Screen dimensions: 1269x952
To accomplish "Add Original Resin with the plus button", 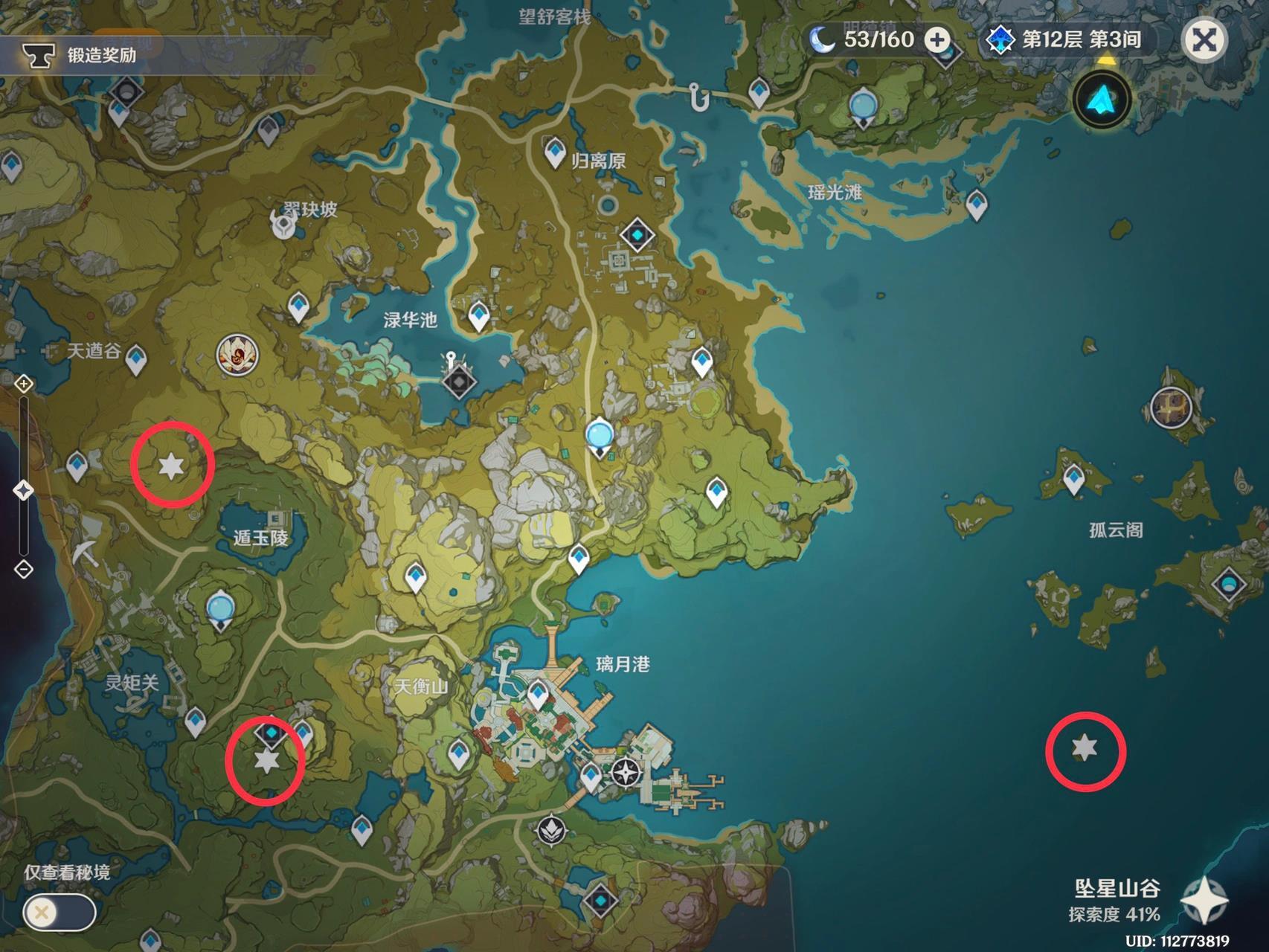I will pyautogui.click(x=937, y=39).
